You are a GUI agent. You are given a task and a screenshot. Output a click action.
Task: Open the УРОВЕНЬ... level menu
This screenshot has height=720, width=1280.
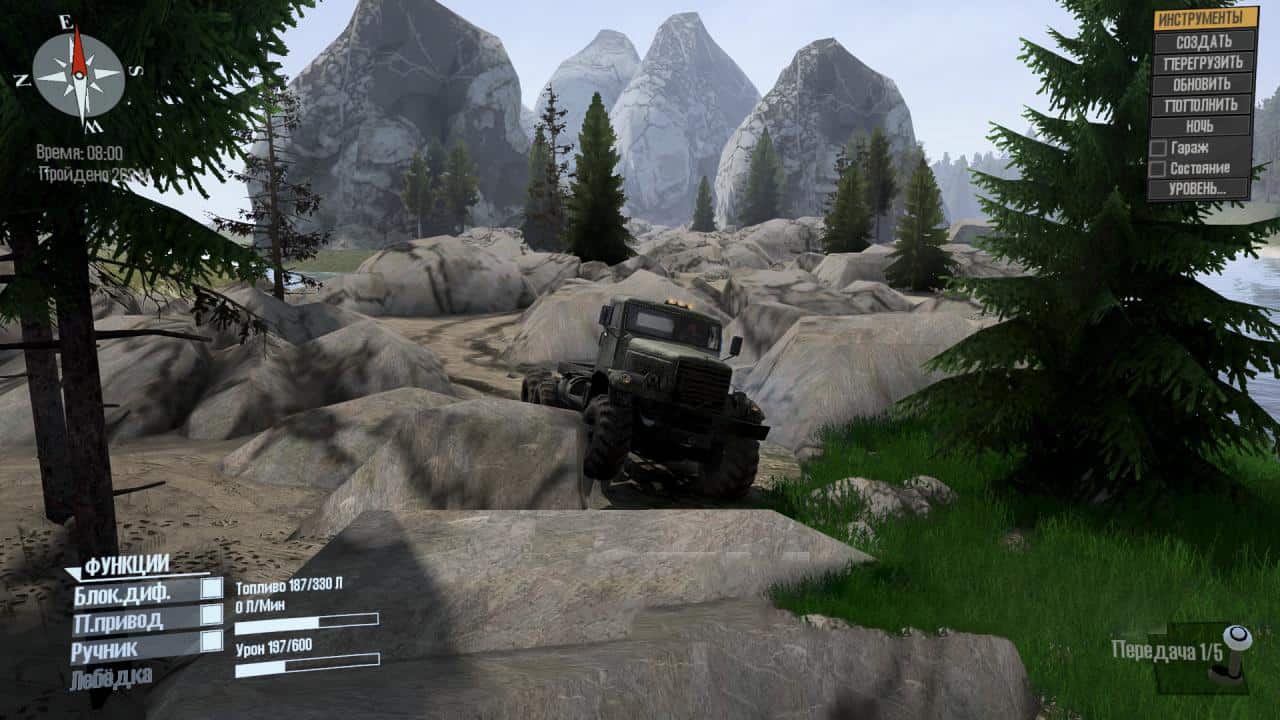[x=1200, y=189]
